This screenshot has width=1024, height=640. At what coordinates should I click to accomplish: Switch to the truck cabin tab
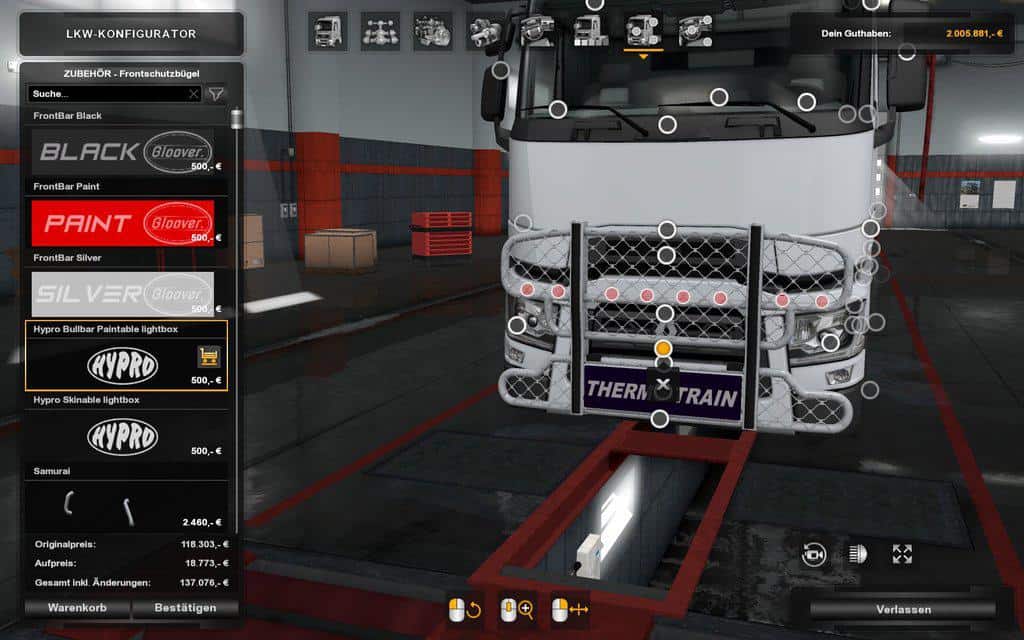point(328,31)
